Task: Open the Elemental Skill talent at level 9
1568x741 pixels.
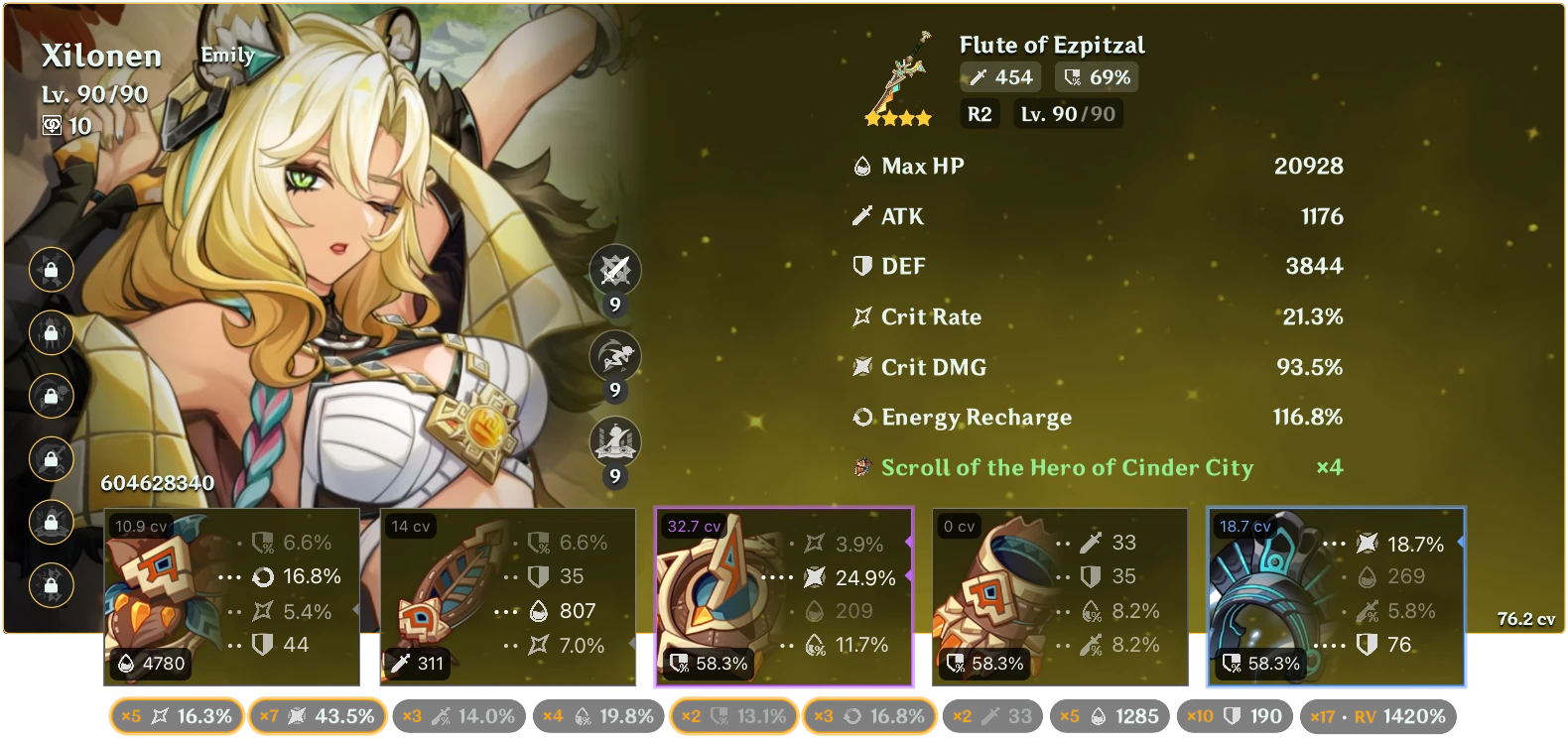Action: pos(614,356)
